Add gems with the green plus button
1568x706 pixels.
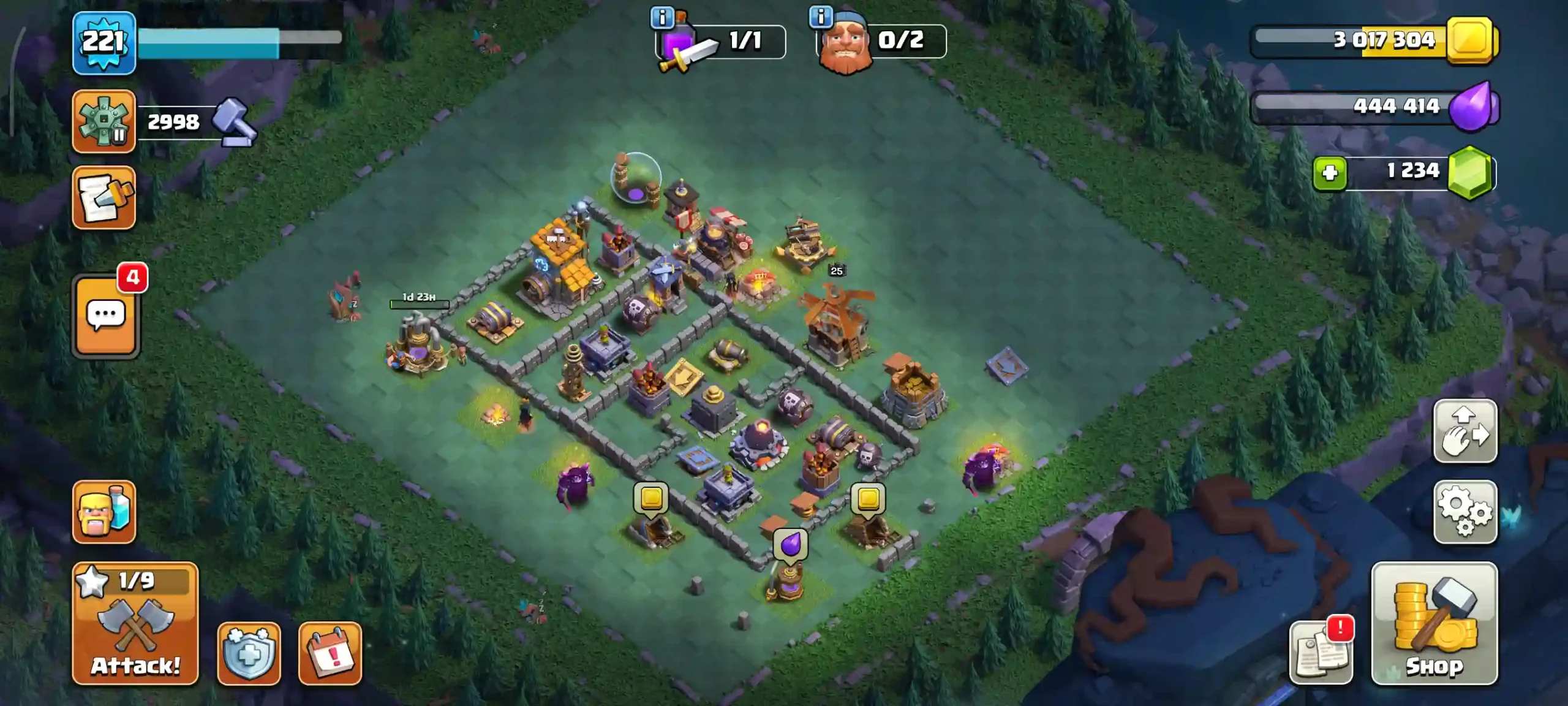[x=1329, y=173]
